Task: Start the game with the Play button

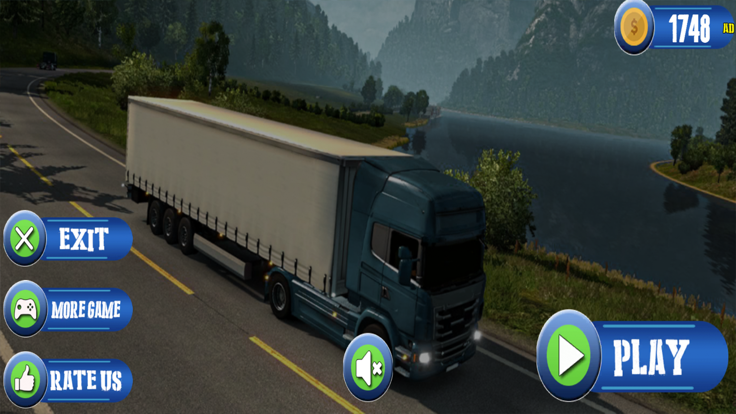Action: pyautogui.click(x=632, y=357)
